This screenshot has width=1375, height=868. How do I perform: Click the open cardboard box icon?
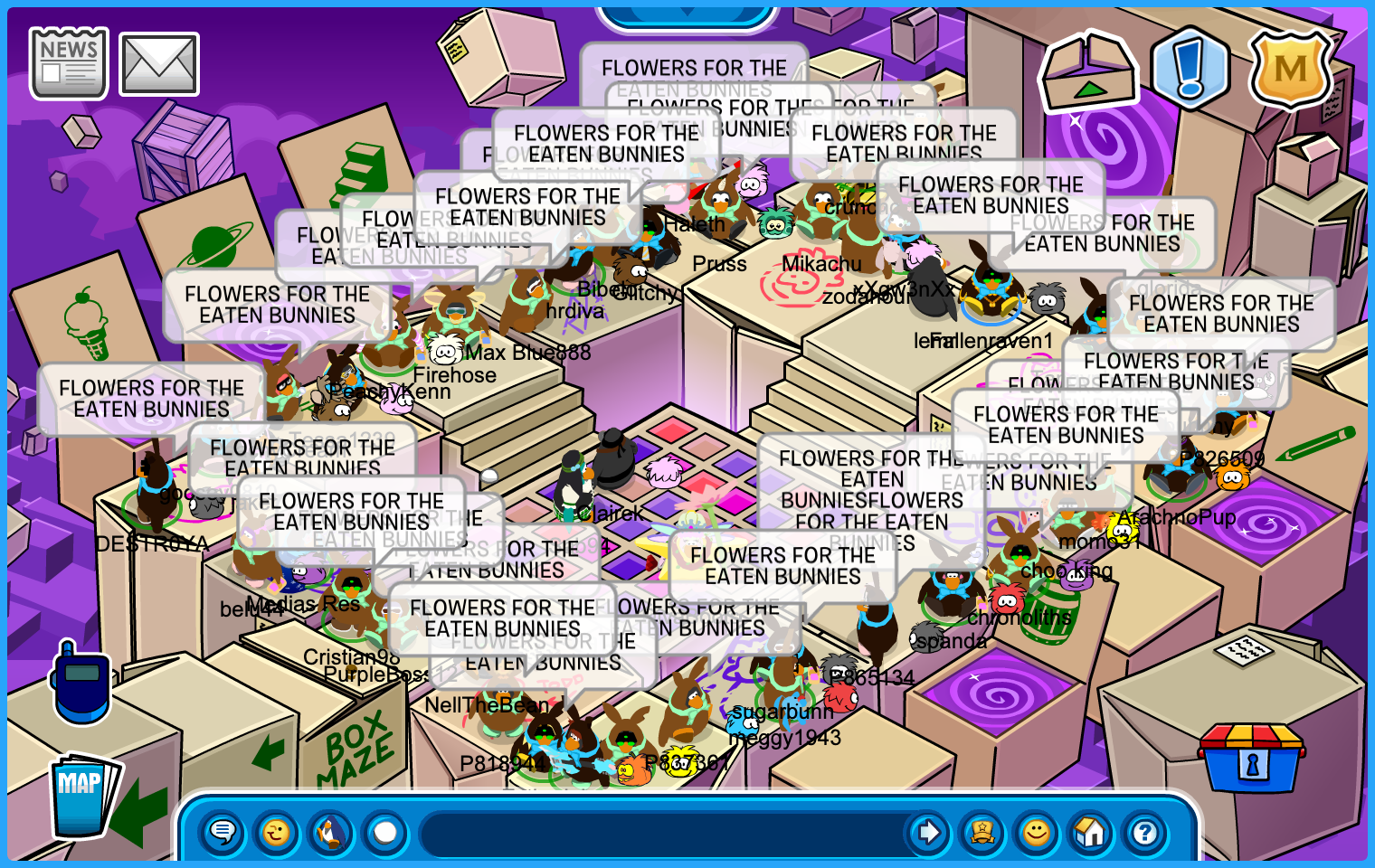(1089, 73)
